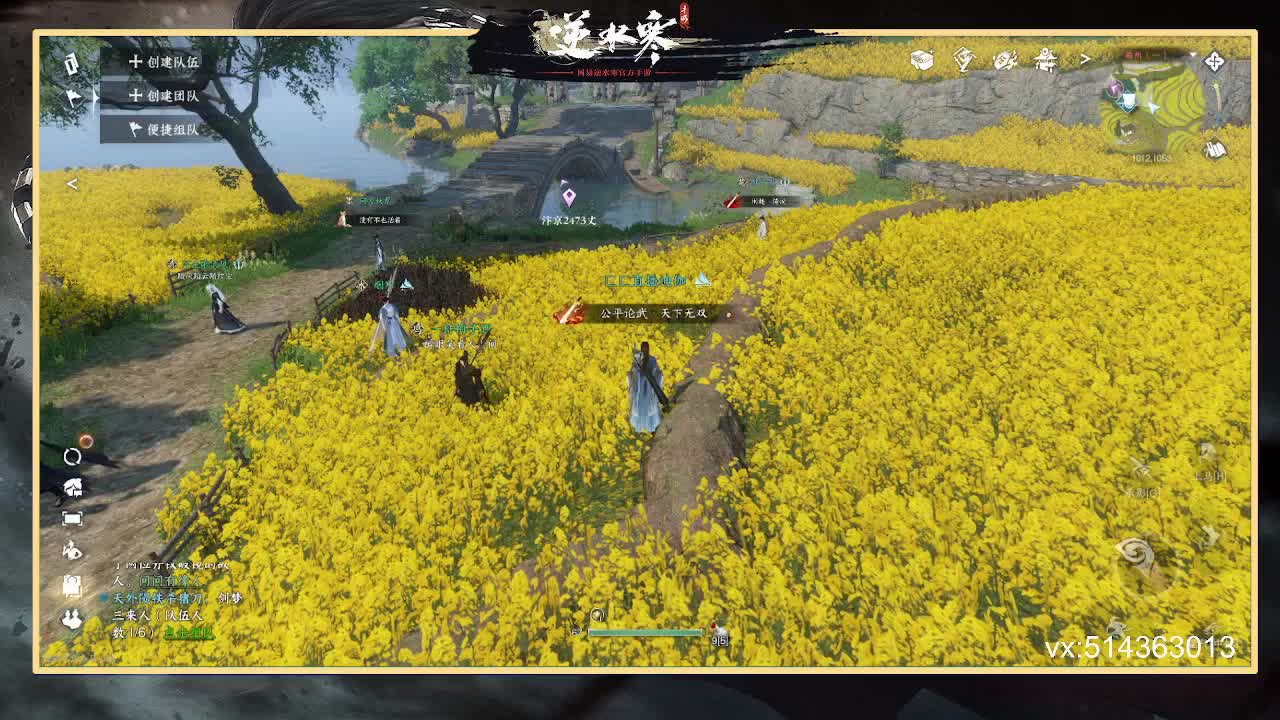This screenshot has width=1280, height=720.
Task: Select the paw print pet icon on the left
Action: coord(71,548)
